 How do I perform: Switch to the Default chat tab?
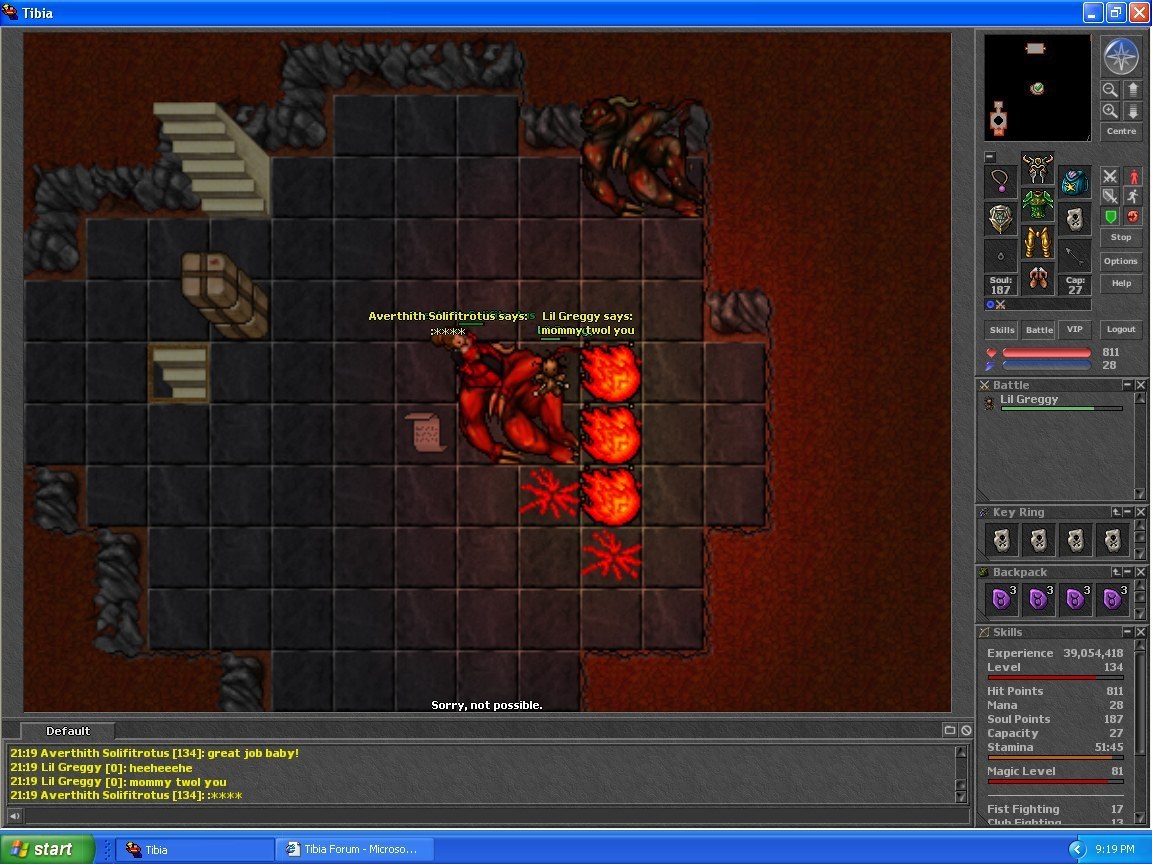click(68, 731)
